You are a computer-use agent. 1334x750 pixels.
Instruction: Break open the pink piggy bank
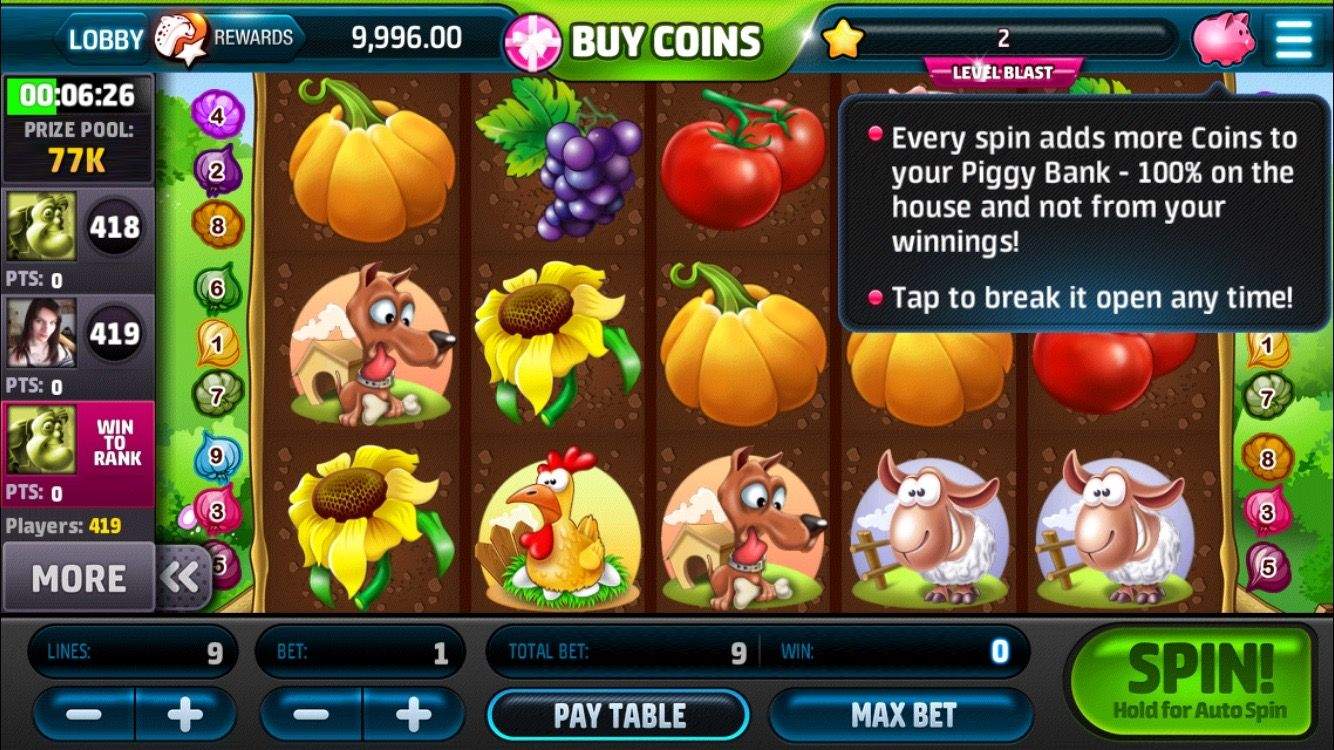(x=1222, y=39)
